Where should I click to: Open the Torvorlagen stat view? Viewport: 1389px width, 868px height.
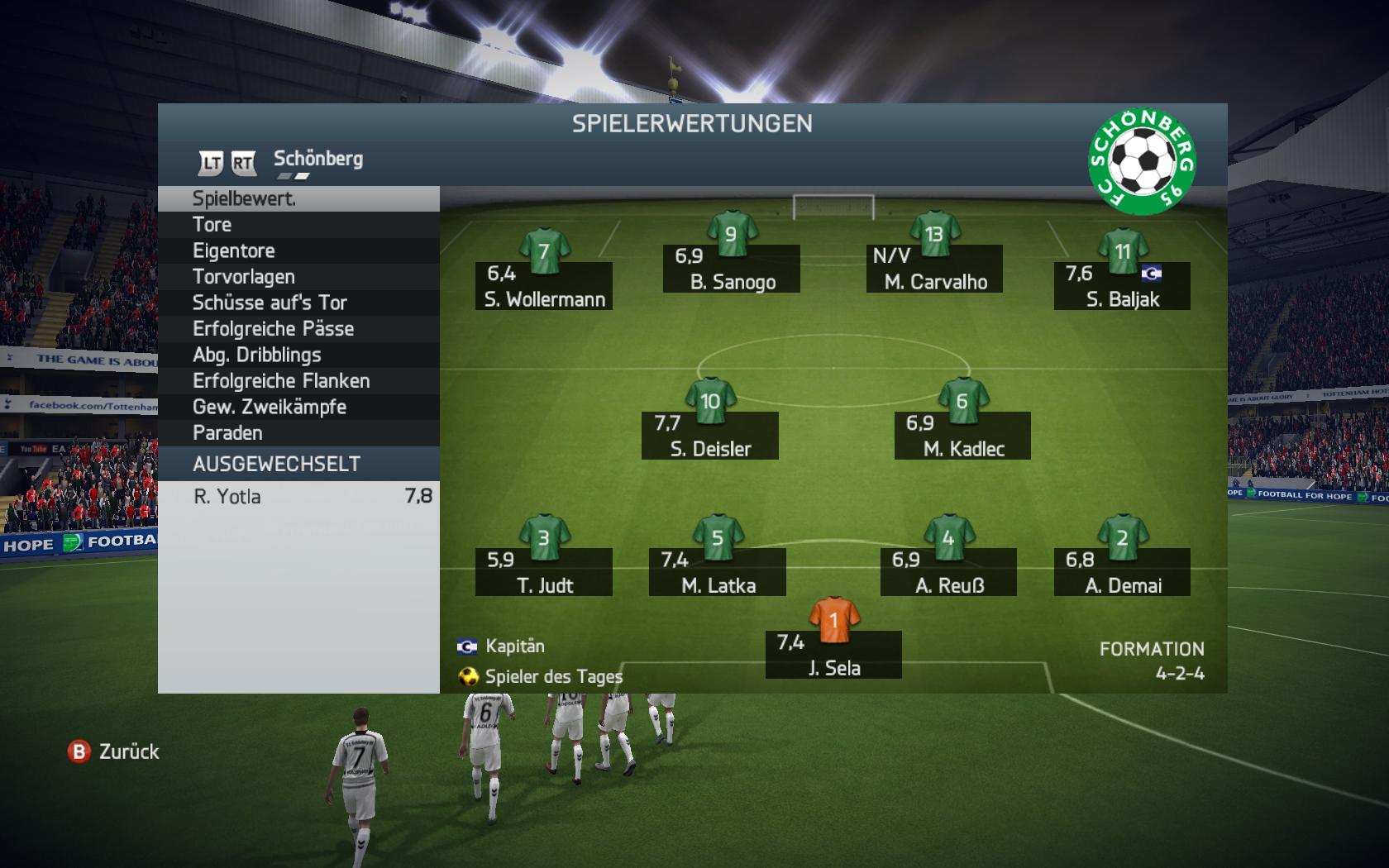(298, 277)
